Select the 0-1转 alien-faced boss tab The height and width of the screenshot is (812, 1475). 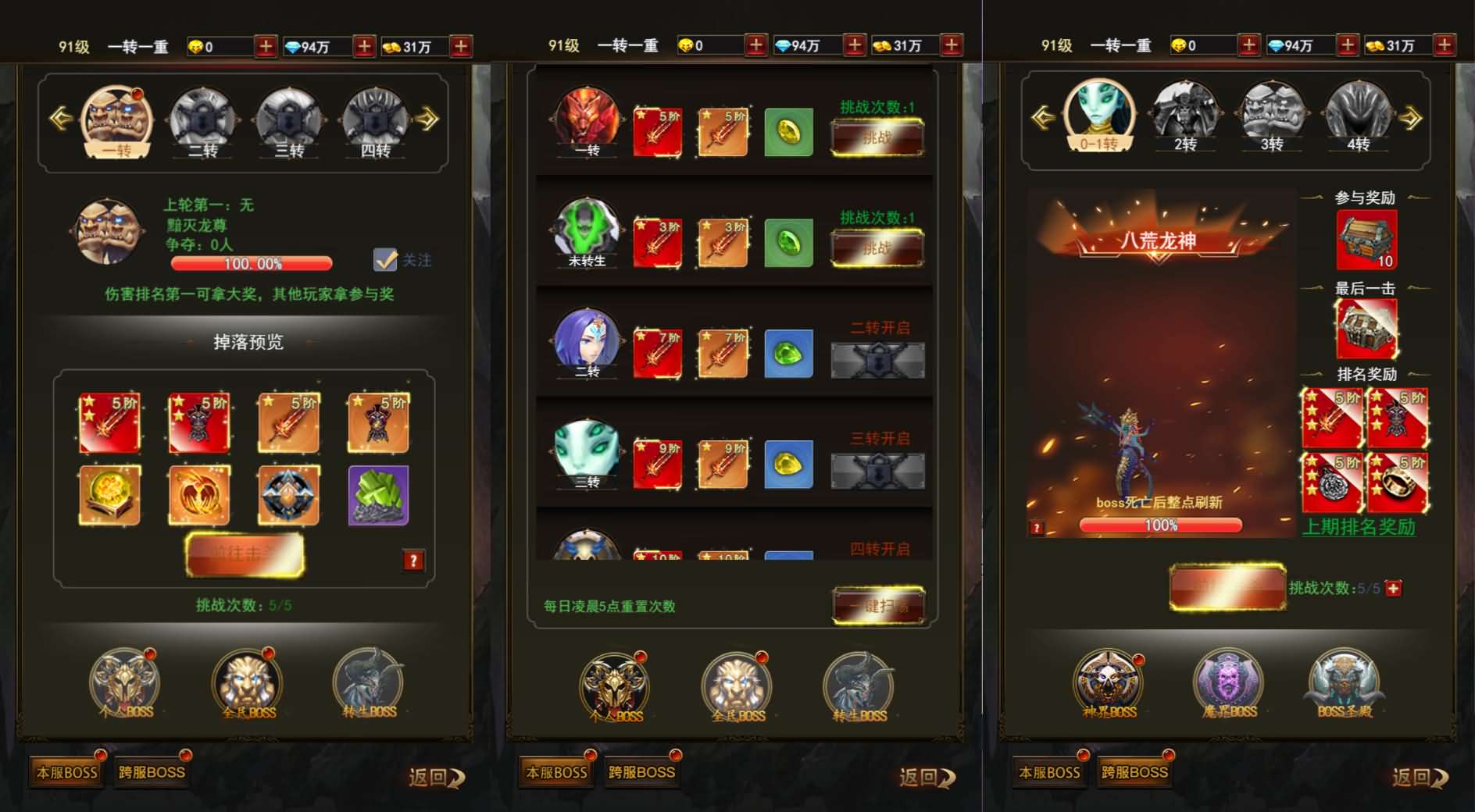[x=1098, y=119]
